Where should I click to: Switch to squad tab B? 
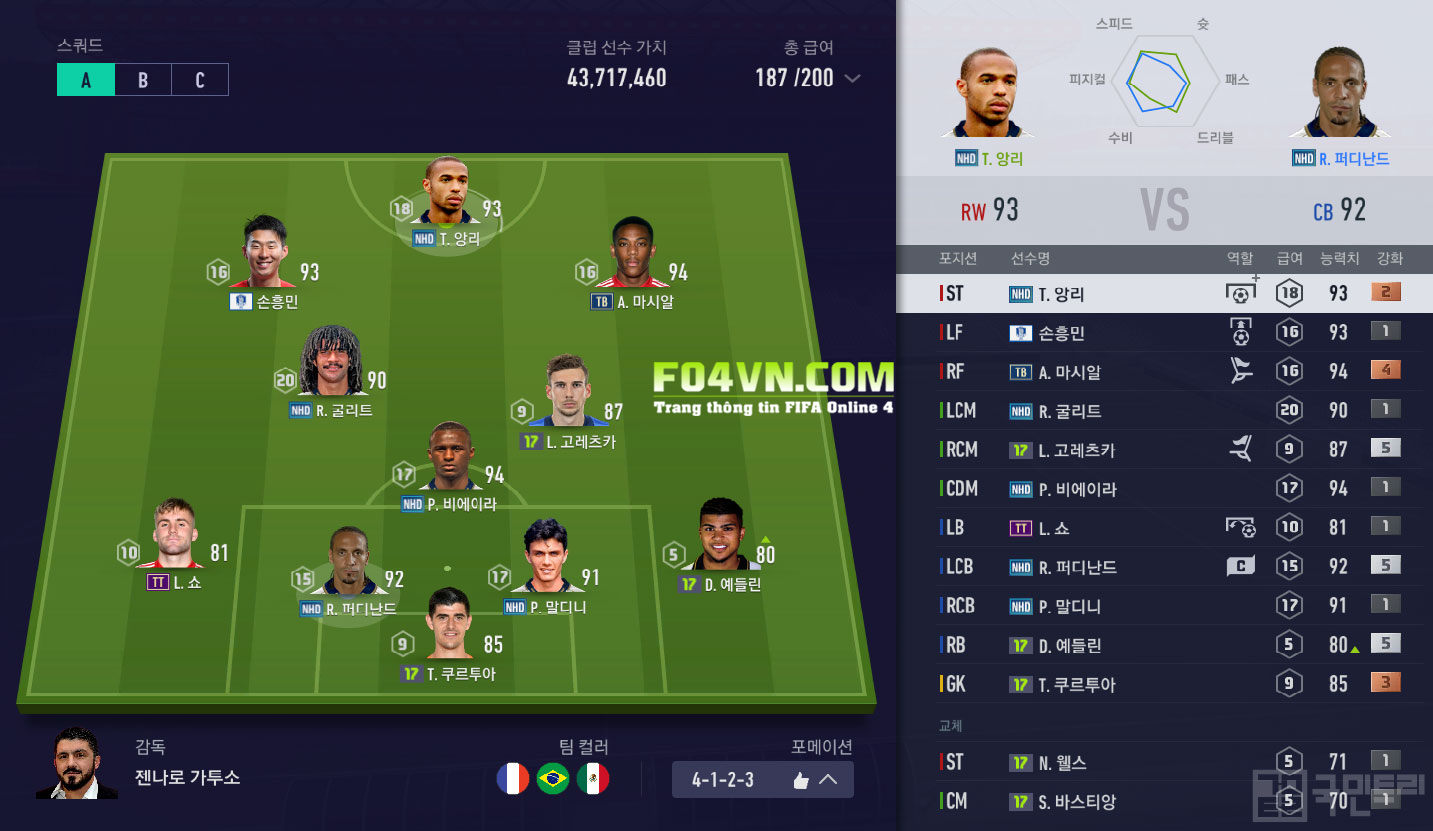coord(143,80)
